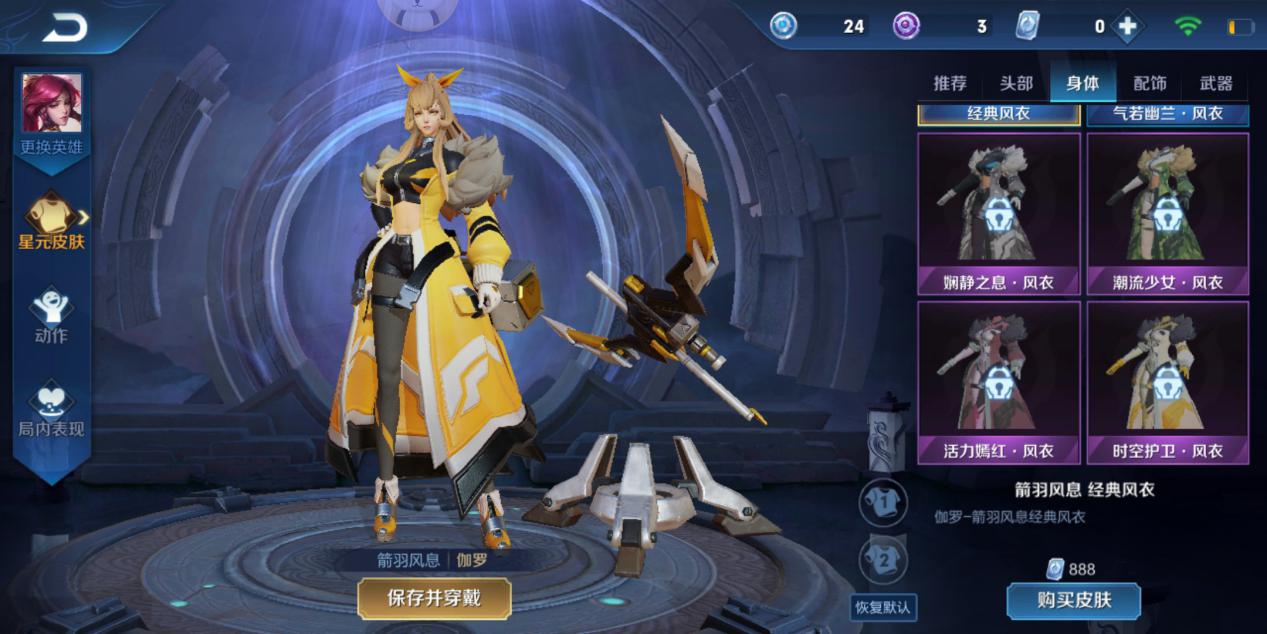Choose the 娴静之息·风衣 outfit

999,213
